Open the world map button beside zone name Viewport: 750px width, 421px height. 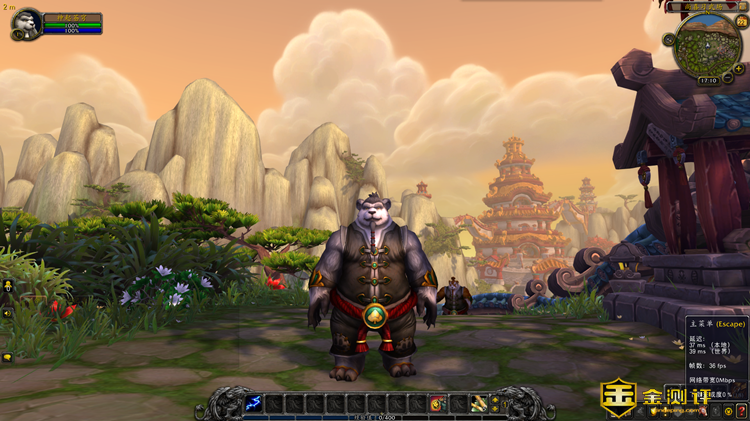tap(742, 6)
